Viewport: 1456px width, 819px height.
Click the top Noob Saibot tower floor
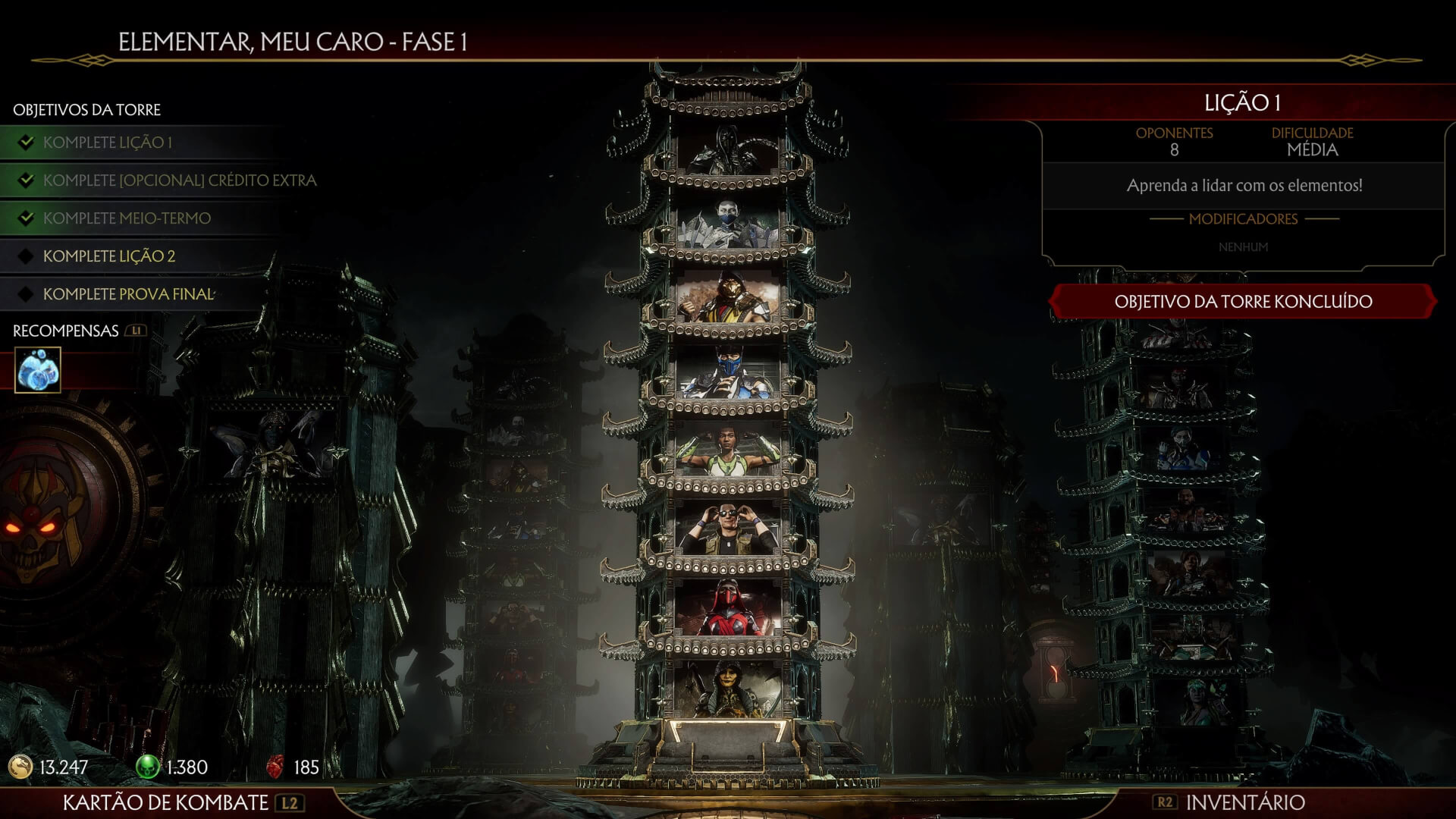tap(728, 150)
